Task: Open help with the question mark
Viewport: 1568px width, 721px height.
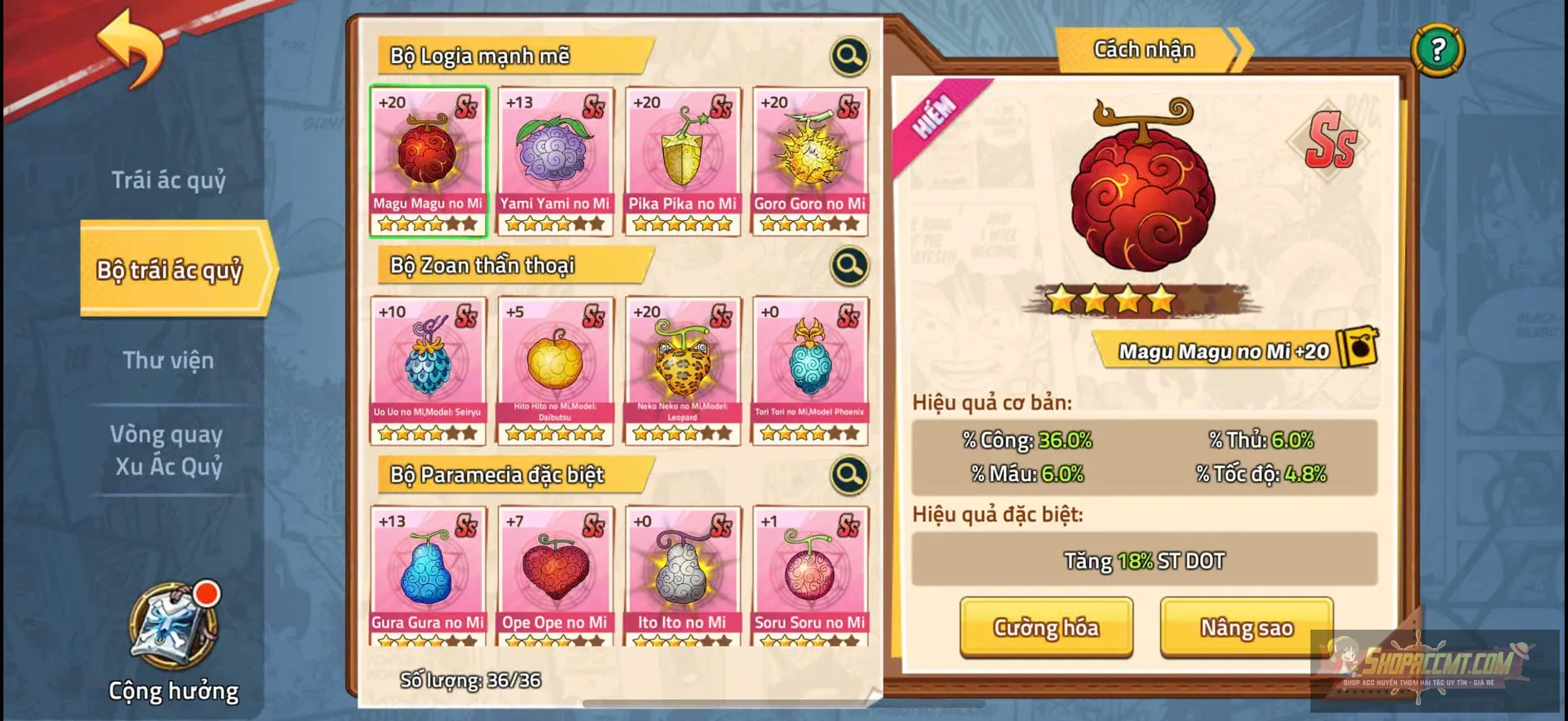Action: coord(1438,50)
